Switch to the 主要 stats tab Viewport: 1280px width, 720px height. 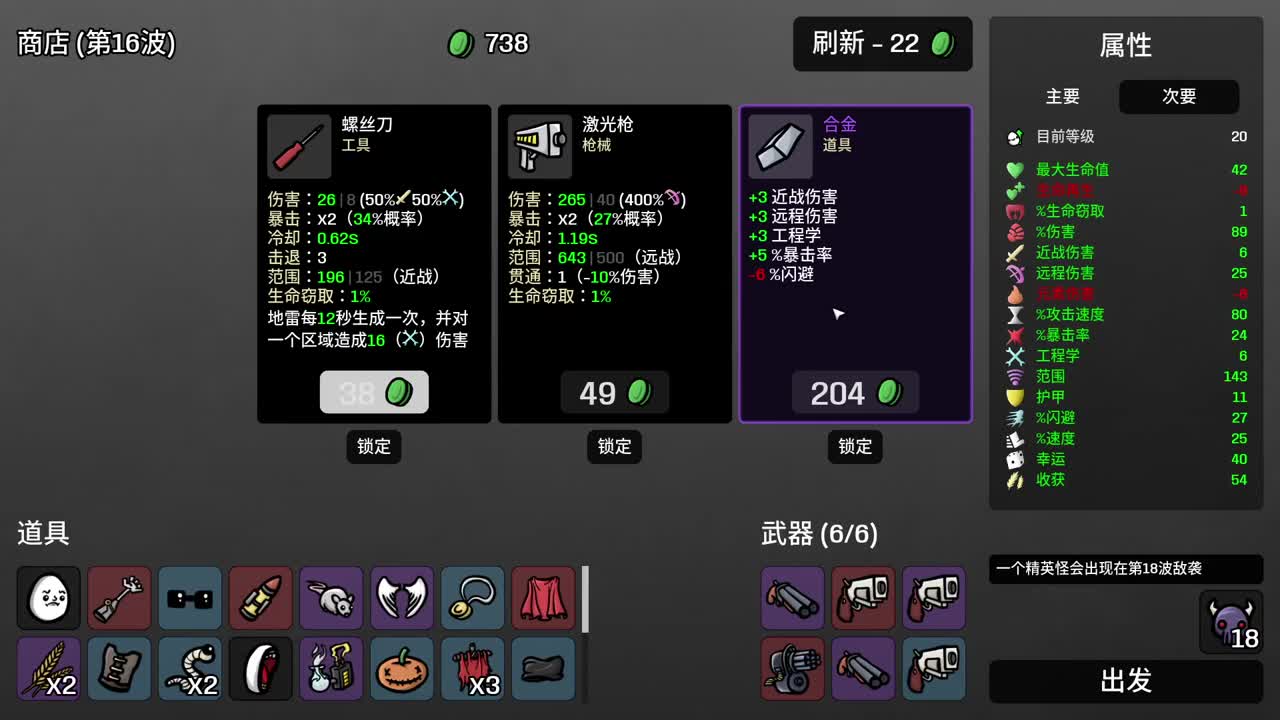[1063, 97]
